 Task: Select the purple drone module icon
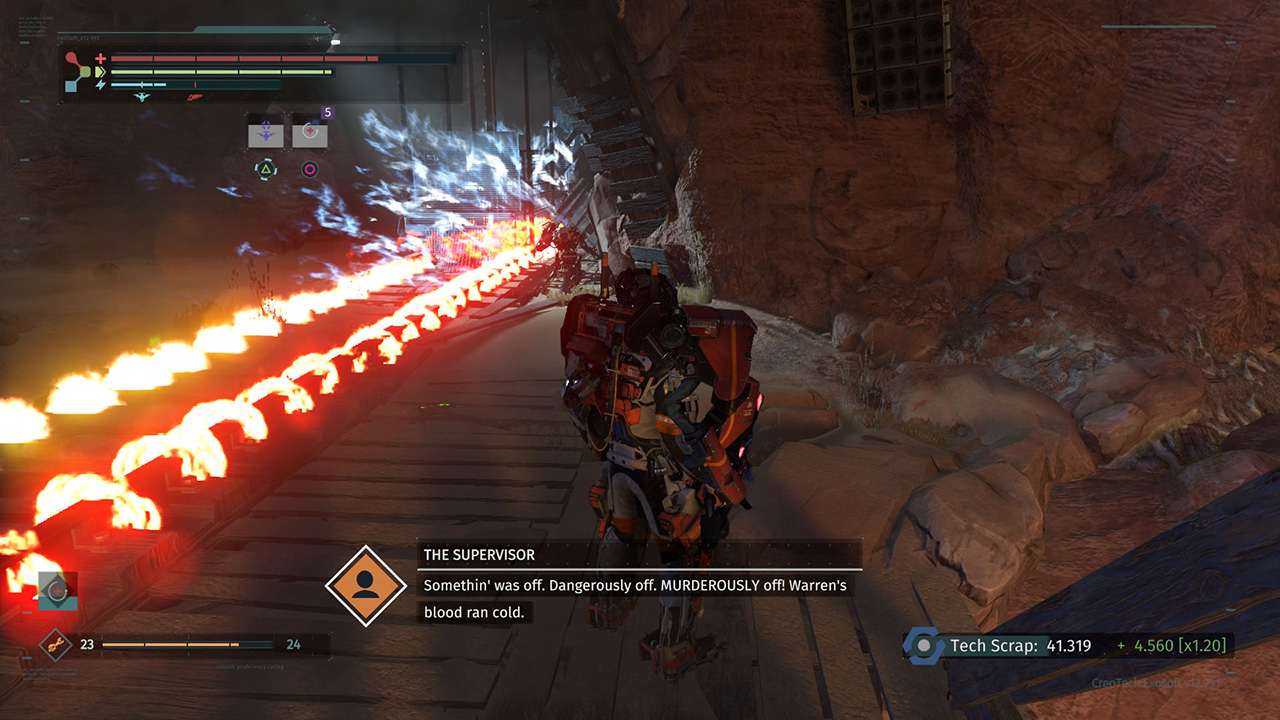(264, 134)
